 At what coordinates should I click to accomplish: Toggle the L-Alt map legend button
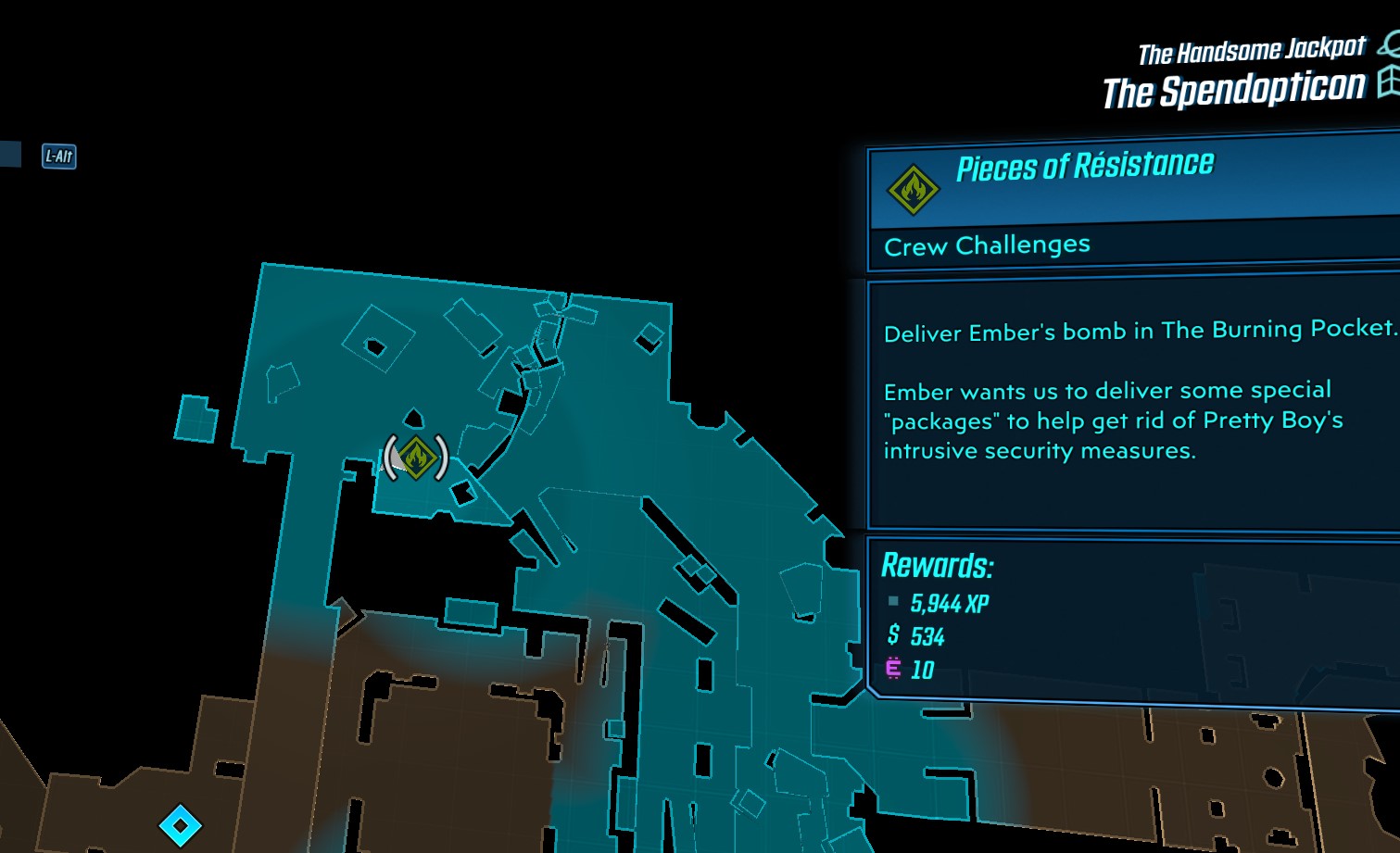click(x=58, y=158)
